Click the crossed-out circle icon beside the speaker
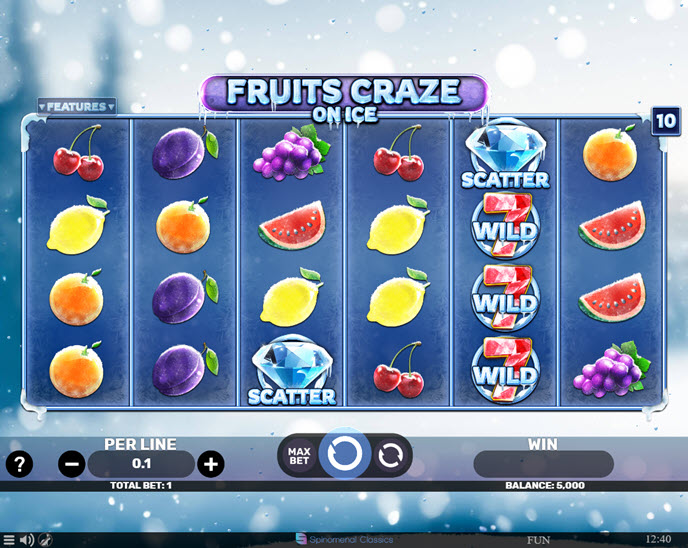 point(46,540)
